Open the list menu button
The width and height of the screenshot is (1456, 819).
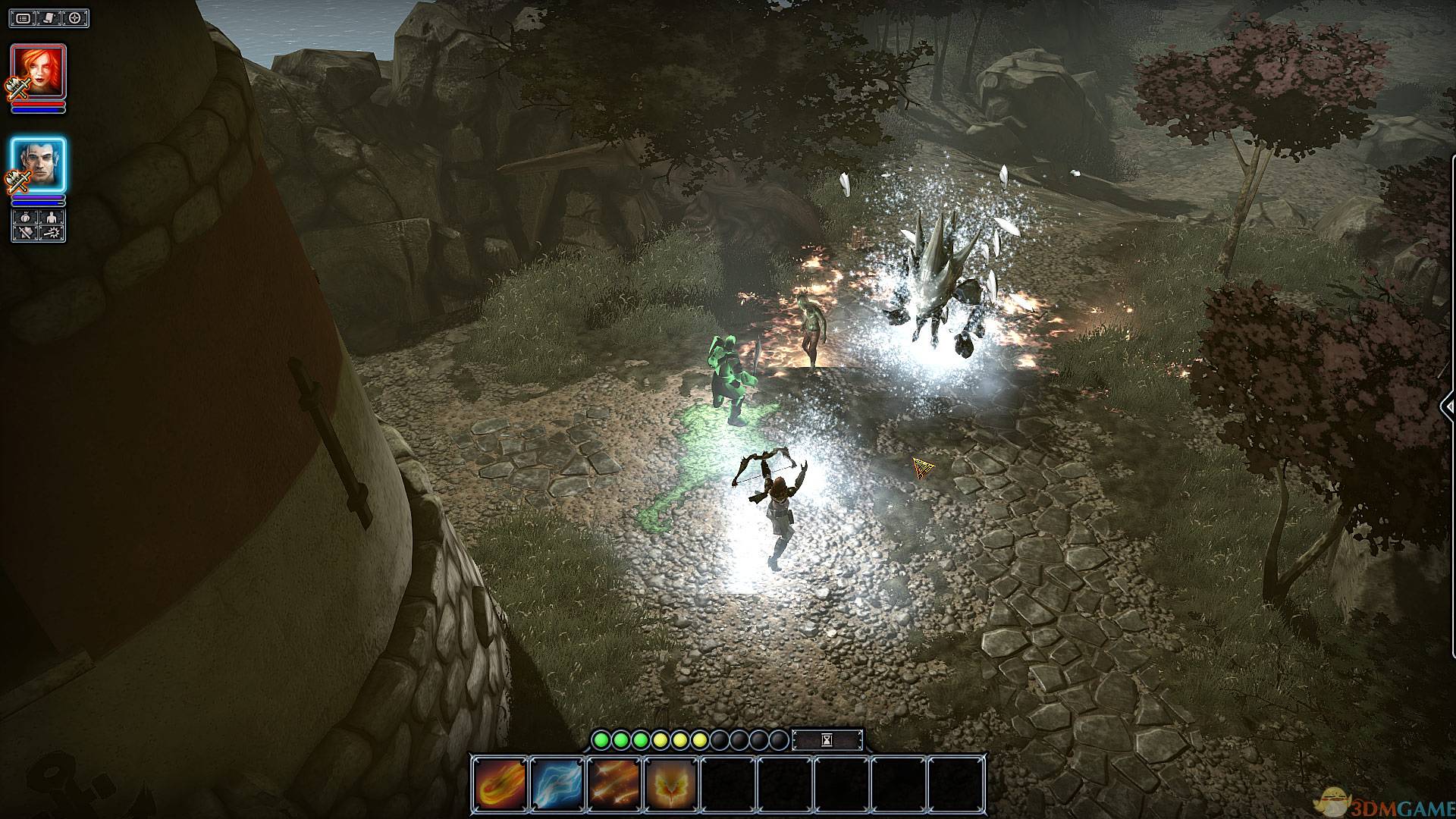tap(24, 17)
